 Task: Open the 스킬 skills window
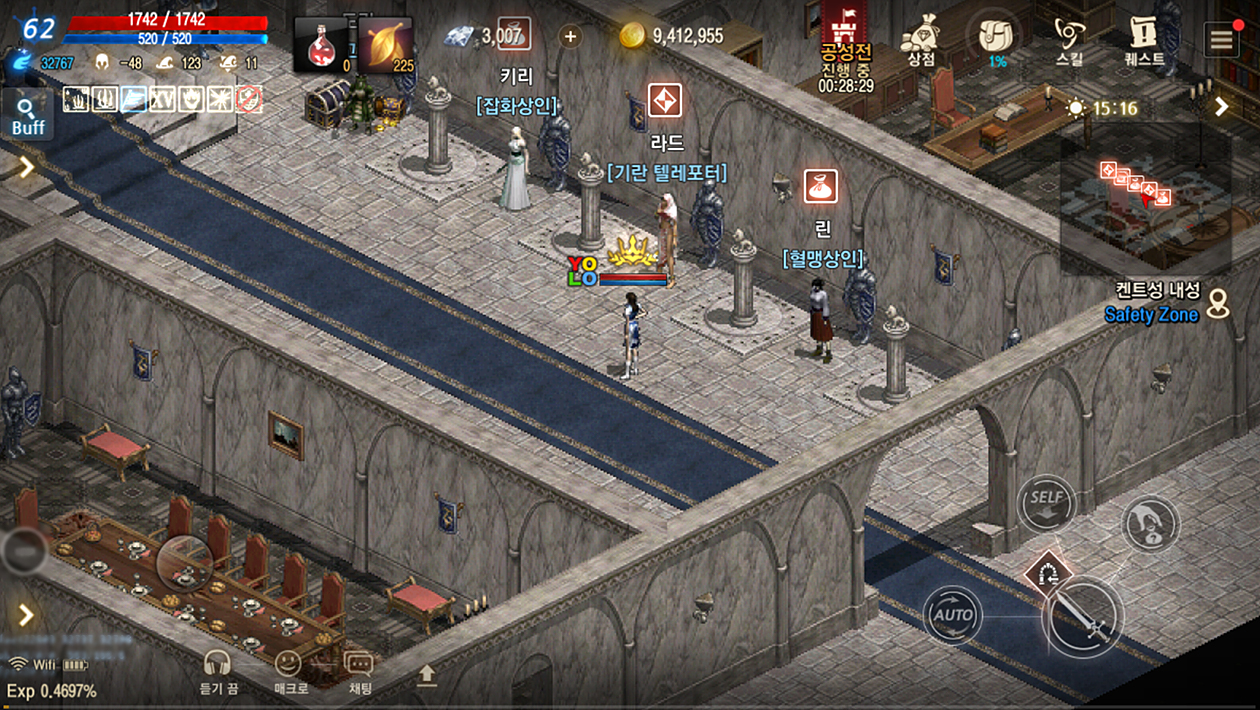[1069, 38]
